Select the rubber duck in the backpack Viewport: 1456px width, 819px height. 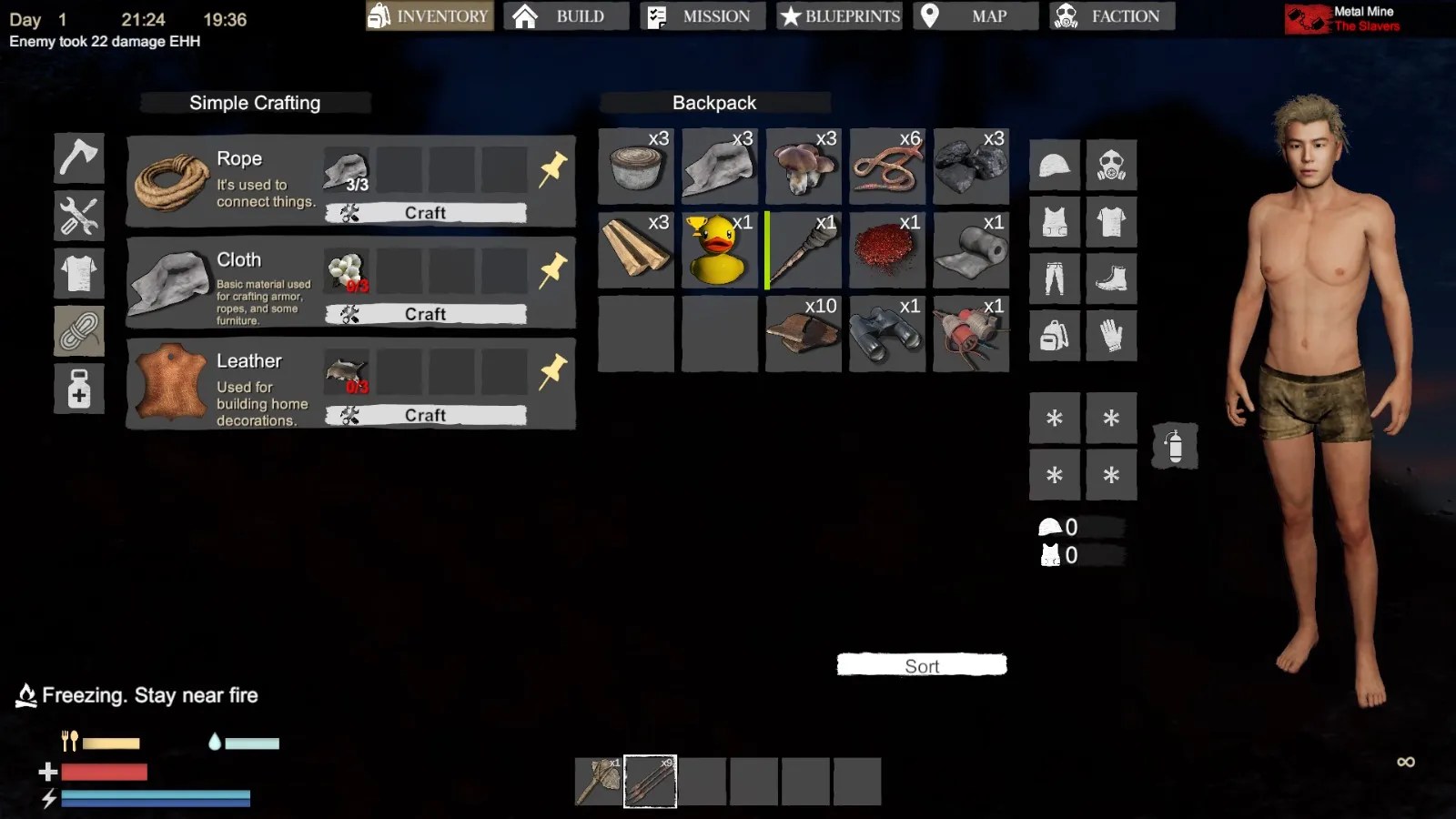click(x=719, y=250)
